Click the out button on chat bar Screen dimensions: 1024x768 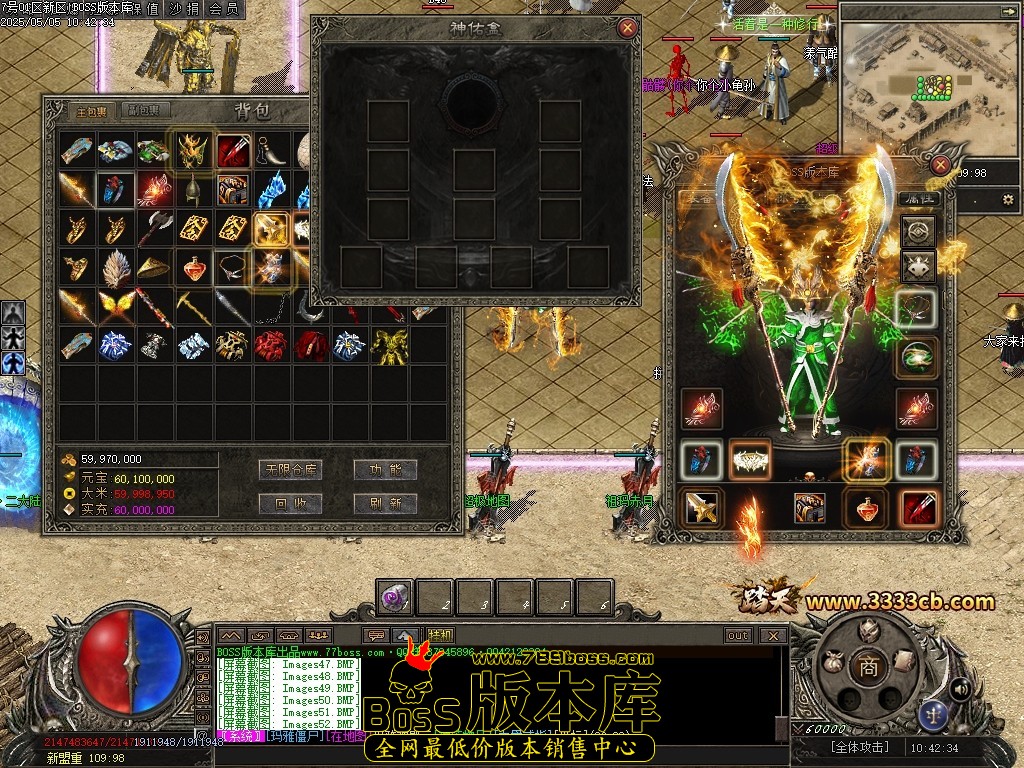click(x=738, y=635)
